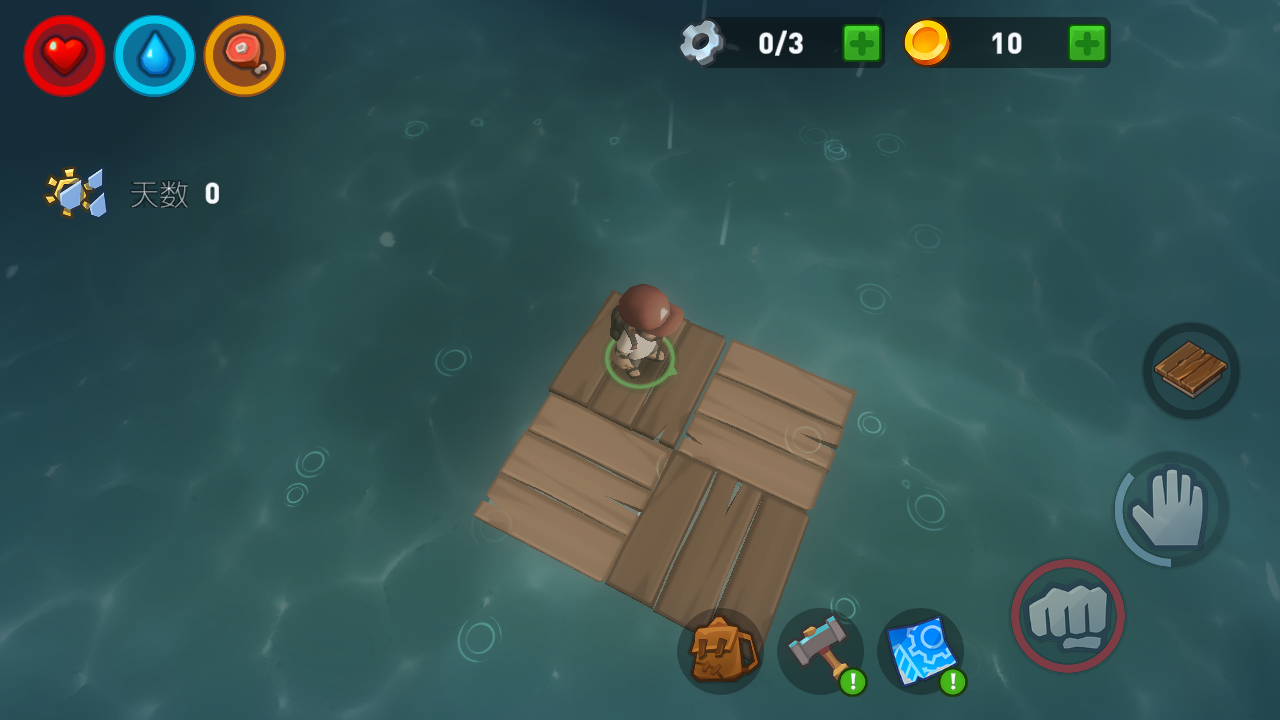The image size is (1280, 720).
Task: Buy more gold coins with the plus button
Action: [1087, 43]
